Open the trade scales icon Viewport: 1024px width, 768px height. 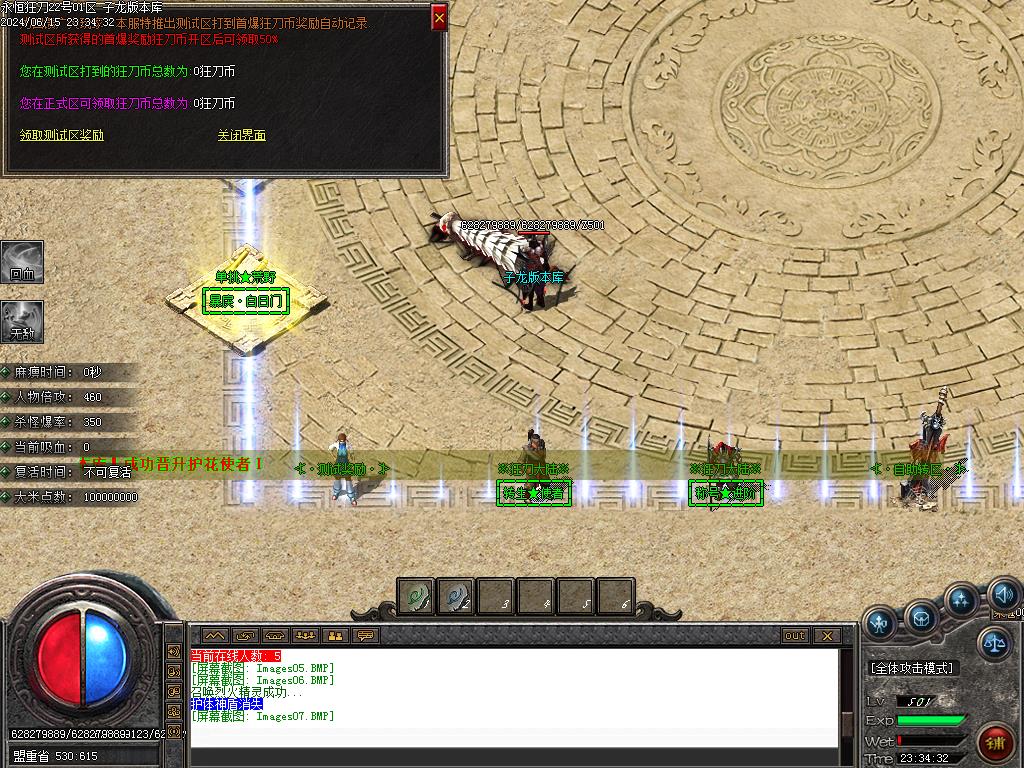[993, 643]
